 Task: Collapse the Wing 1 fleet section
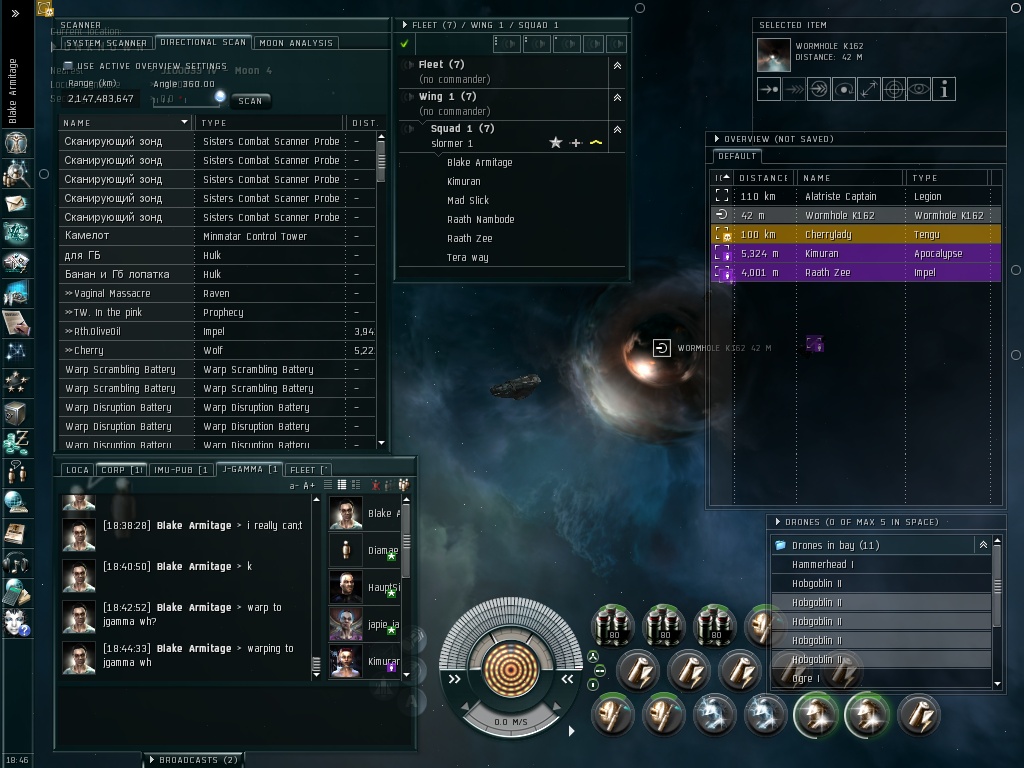pos(617,97)
